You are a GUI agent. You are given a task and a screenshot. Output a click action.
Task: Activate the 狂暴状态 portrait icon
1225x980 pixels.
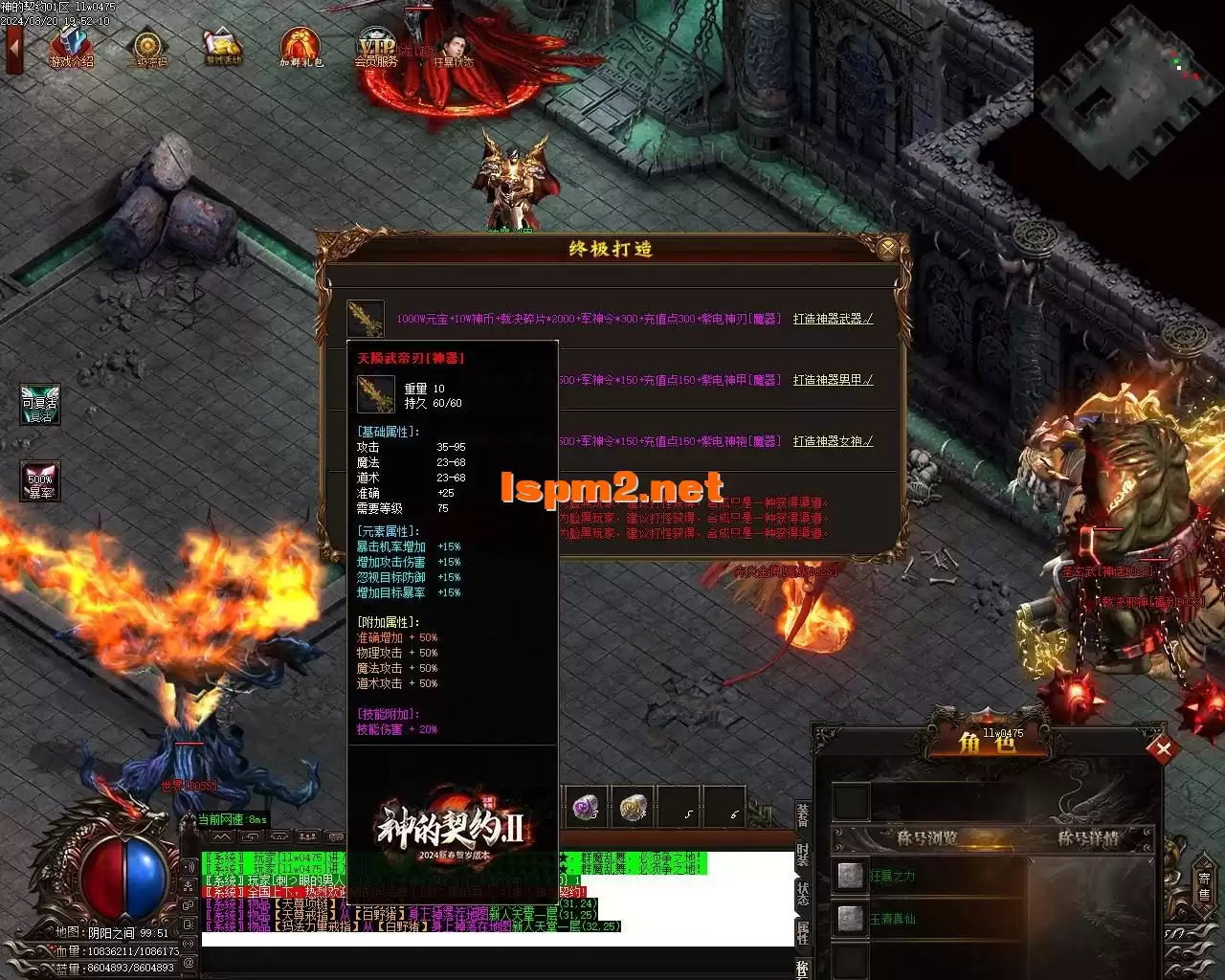tap(453, 48)
